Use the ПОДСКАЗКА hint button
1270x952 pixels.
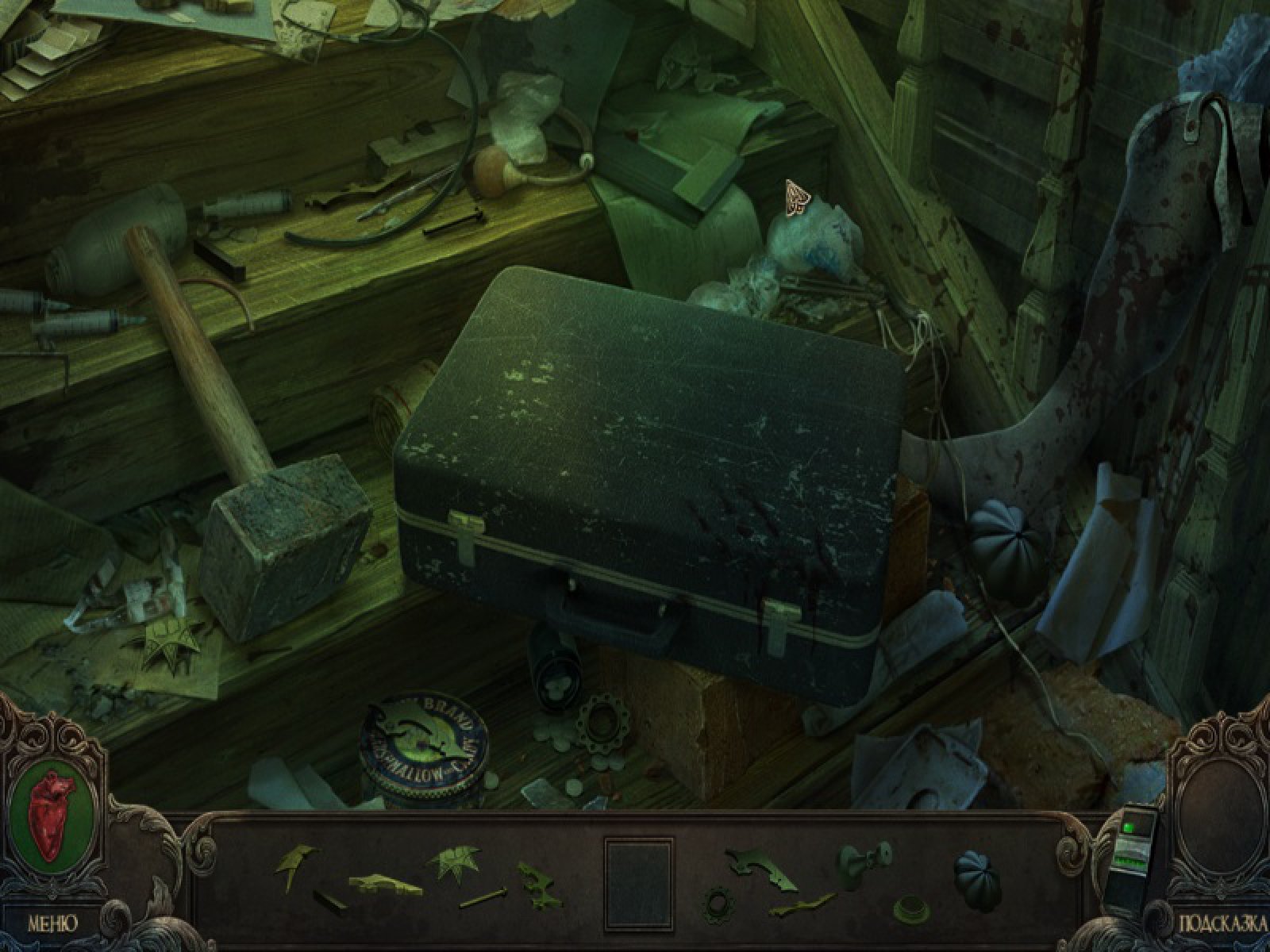[1222, 923]
